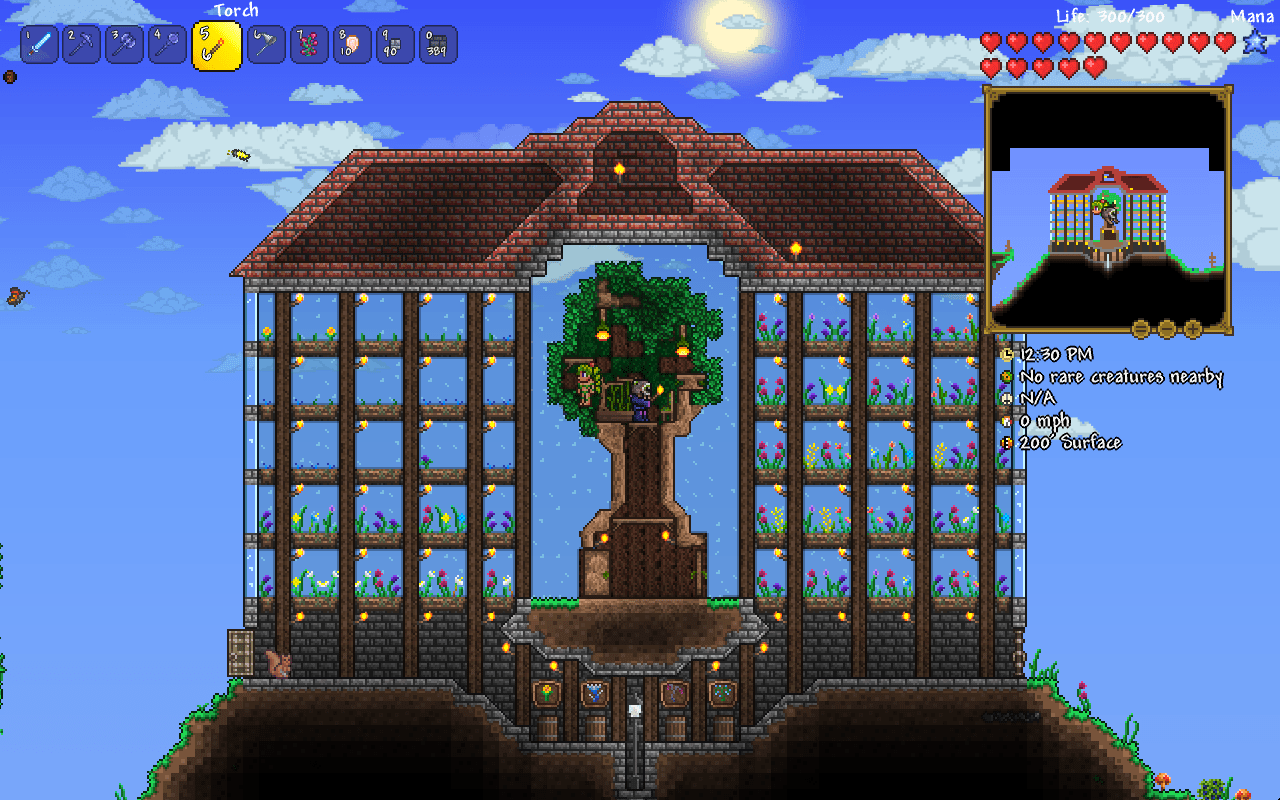Select the arrow item in hotbar slot 6
1280x800 pixels.
click(x=265, y=44)
